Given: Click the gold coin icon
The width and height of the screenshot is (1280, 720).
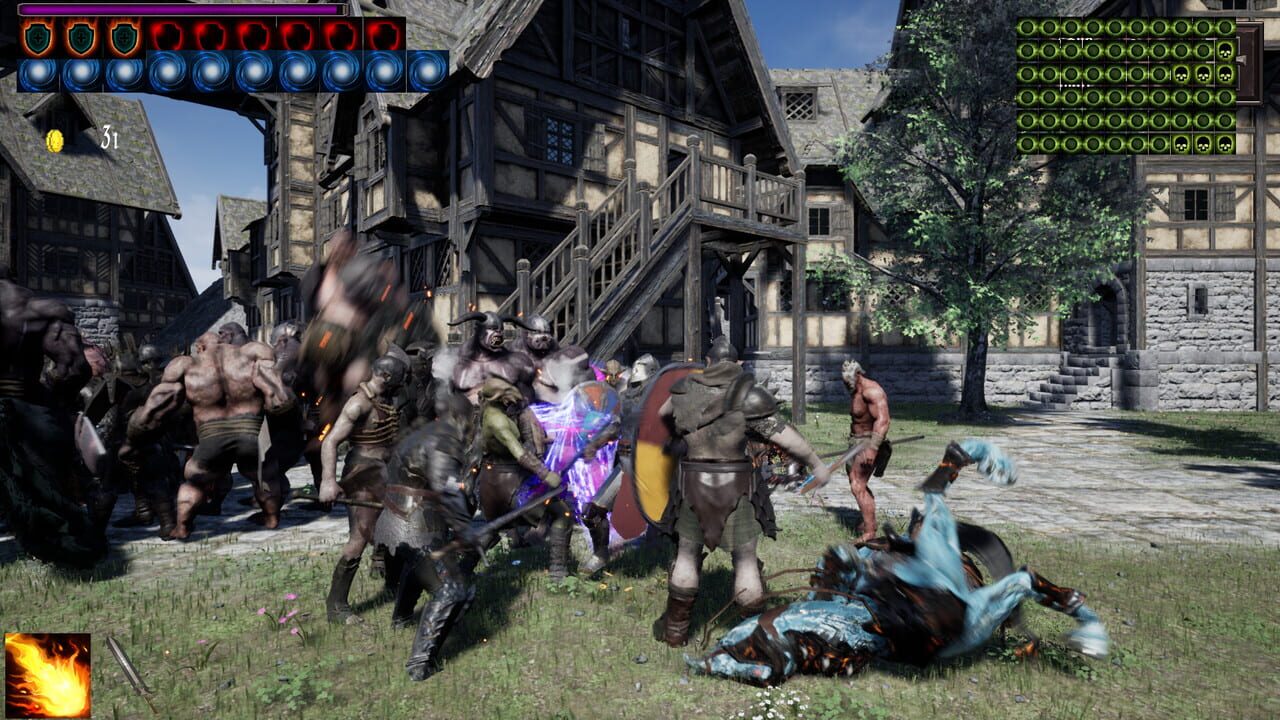Looking at the screenshot, I should 54,139.
